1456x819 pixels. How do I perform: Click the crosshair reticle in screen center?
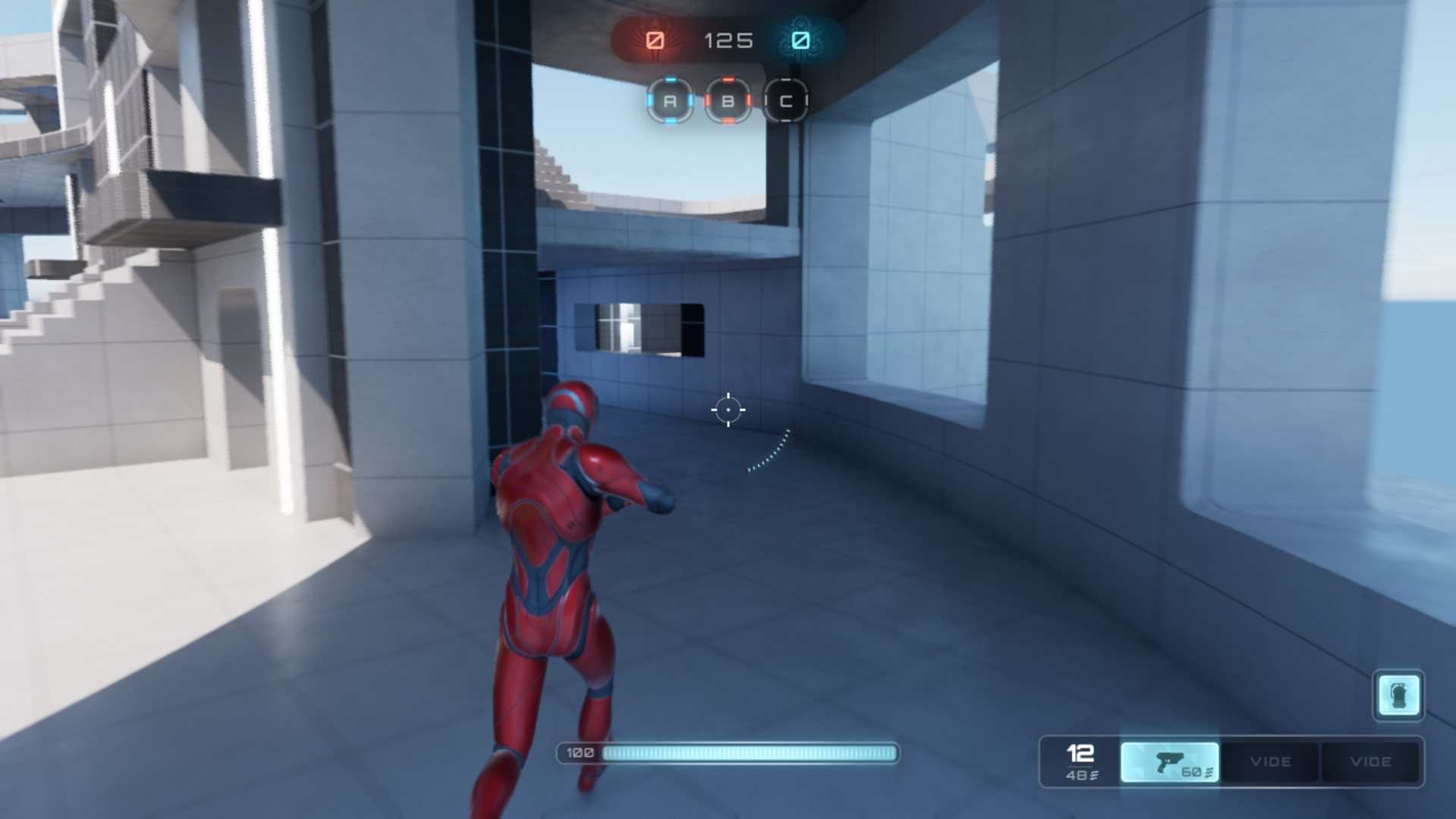coord(728,409)
